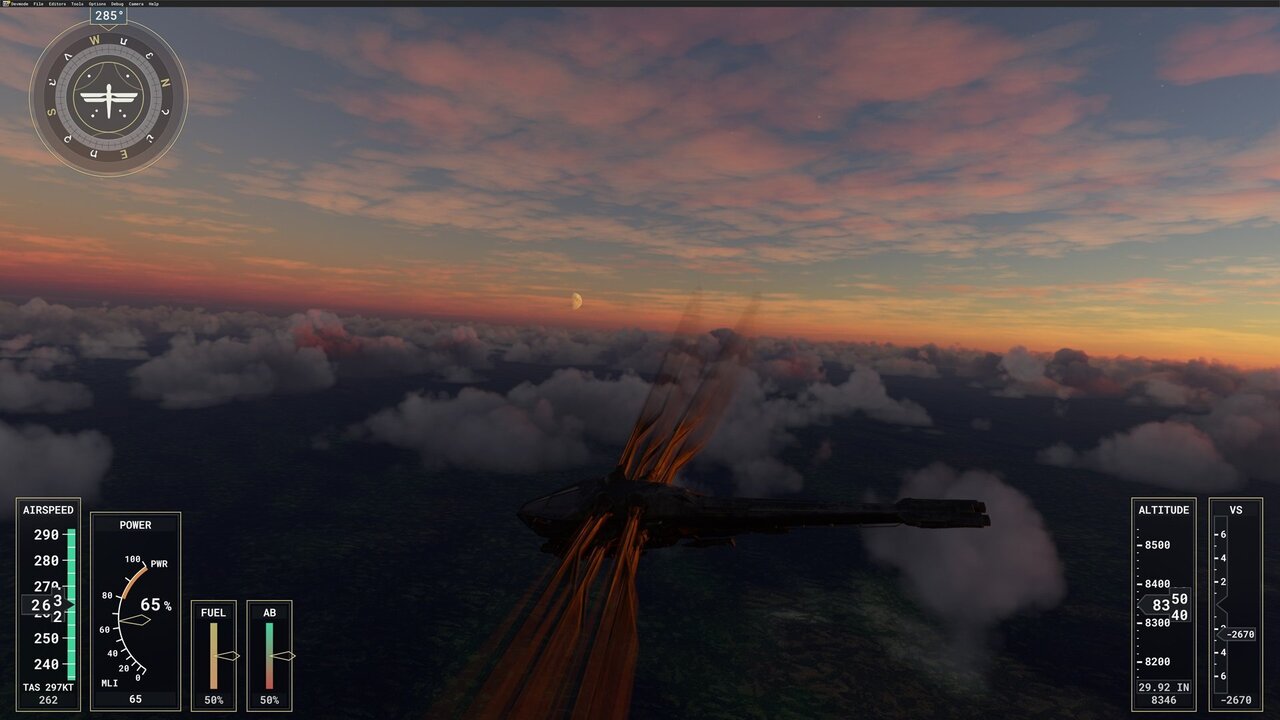Open the Help menu

click(154, 4)
